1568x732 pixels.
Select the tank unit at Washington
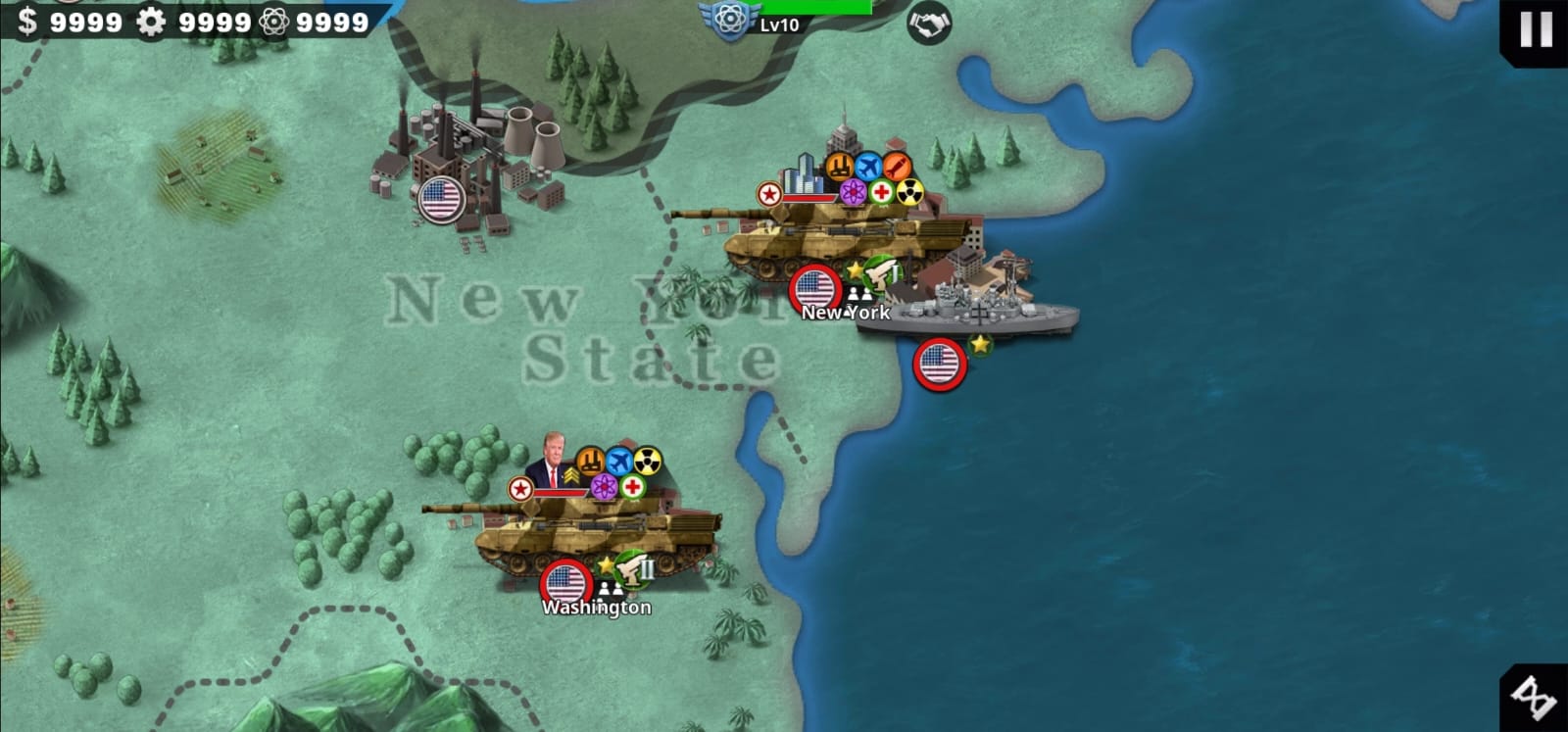pos(588,534)
